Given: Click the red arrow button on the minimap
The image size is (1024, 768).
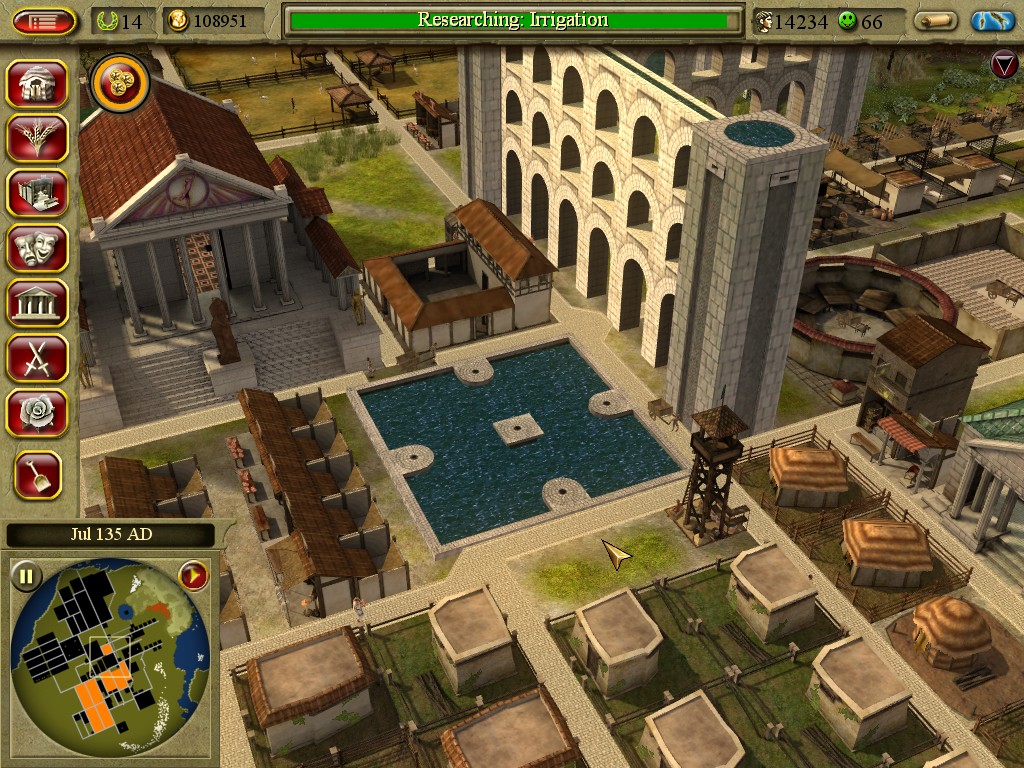Looking at the screenshot, I should pos(193,576).
